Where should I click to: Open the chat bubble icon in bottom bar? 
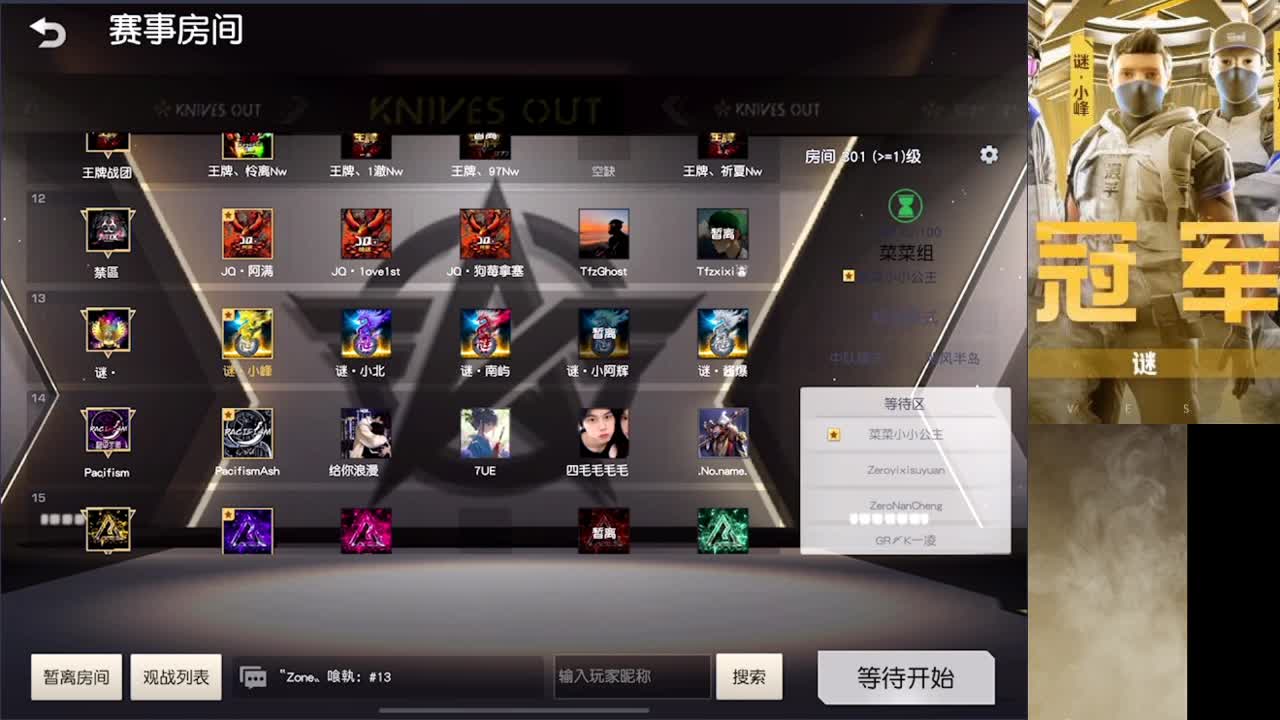[x=253, y=676]
